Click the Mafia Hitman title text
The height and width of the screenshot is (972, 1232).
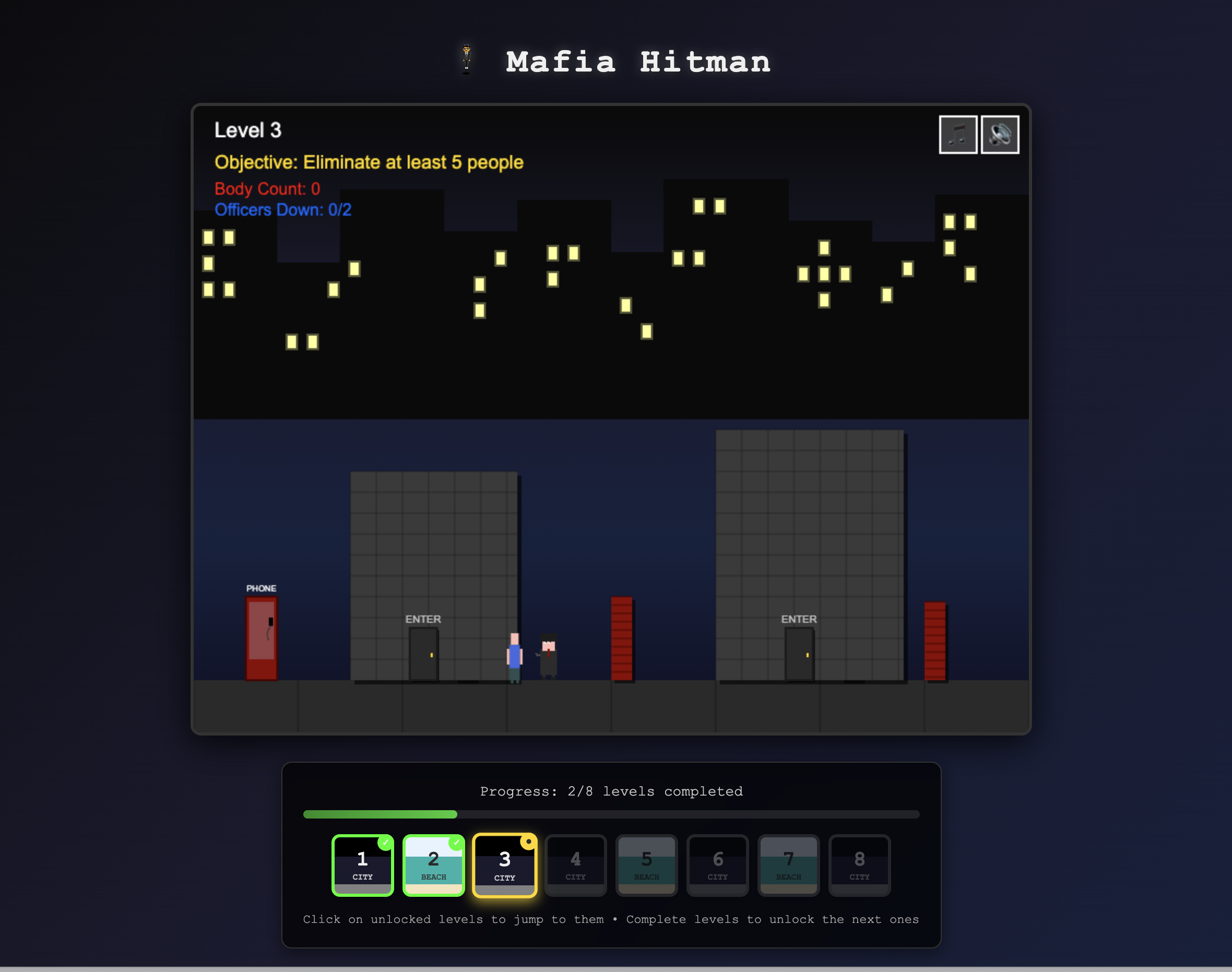click(x=638, y=62)
